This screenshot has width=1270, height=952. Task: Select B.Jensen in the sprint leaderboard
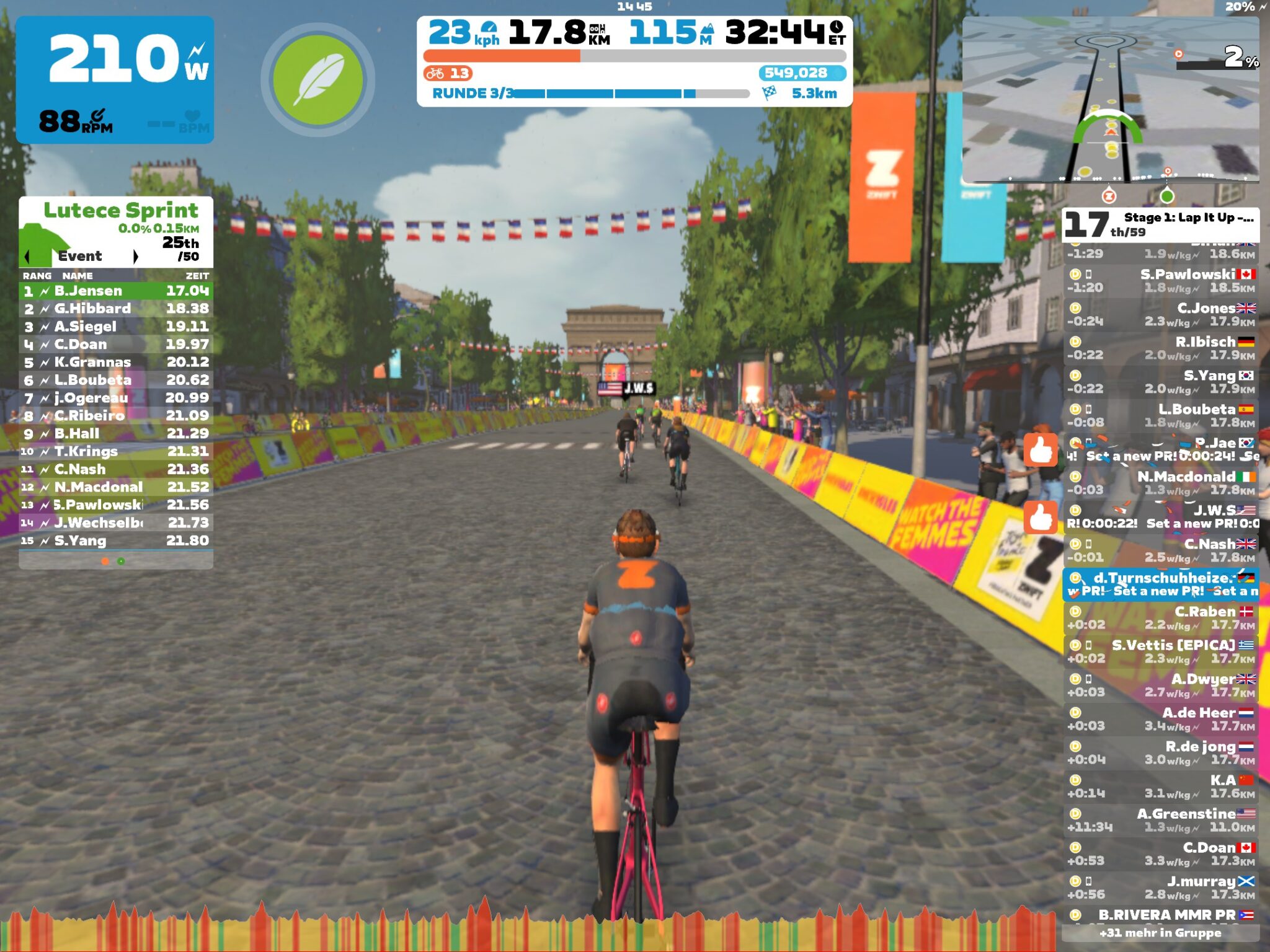pyautogui.click(x=116, y=291)
